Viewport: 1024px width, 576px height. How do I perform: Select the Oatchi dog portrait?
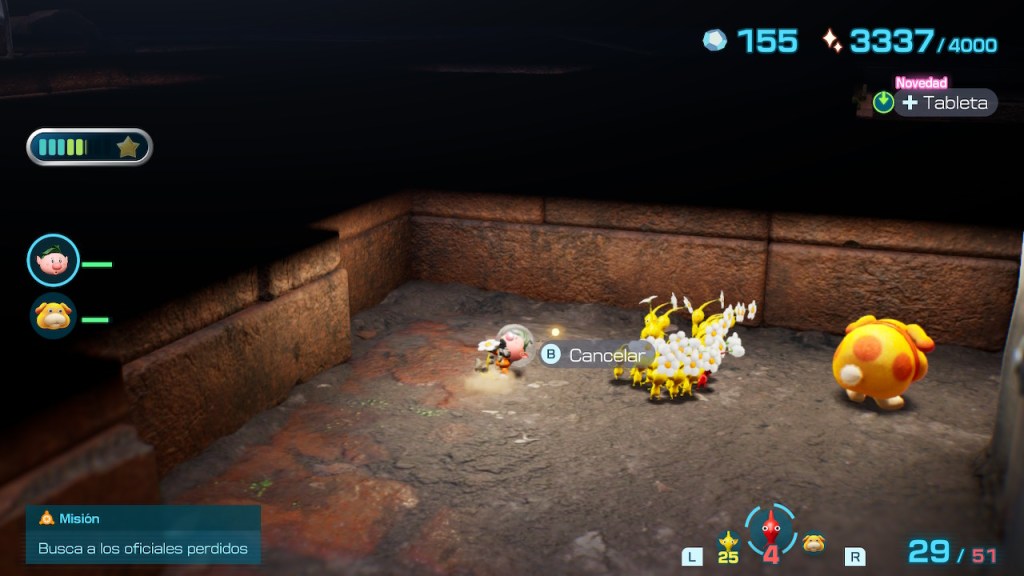(x=53, y=316)
